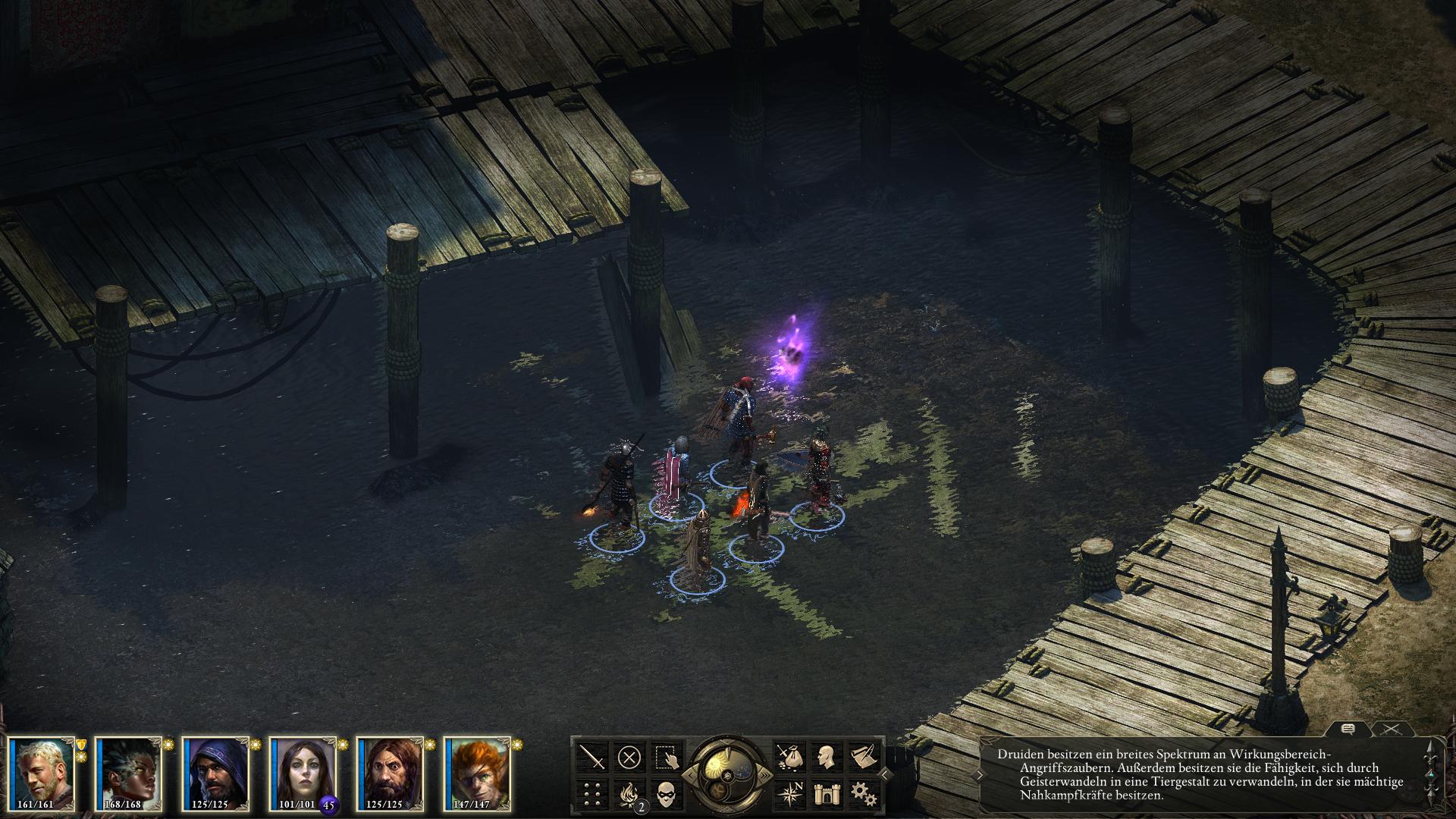Collapse the action bar side arrow

pyautogui.click(x=886, y=774)
